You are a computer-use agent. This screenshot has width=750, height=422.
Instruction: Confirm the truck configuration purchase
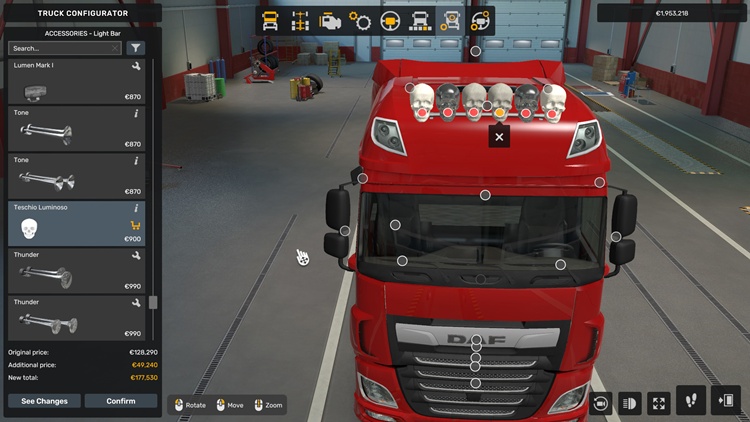[120, 401]
